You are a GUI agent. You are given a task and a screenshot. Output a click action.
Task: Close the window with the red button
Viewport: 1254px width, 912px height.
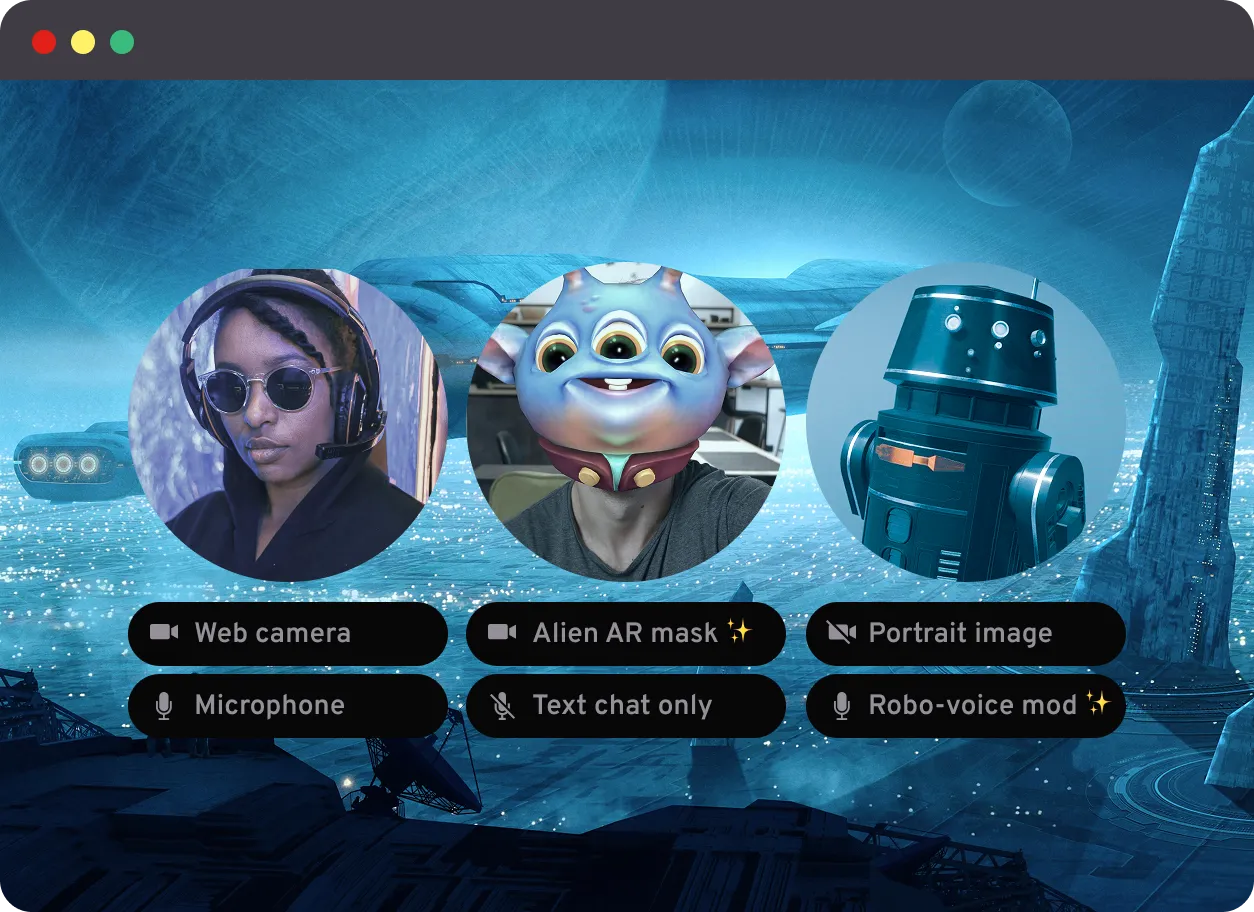44,42
